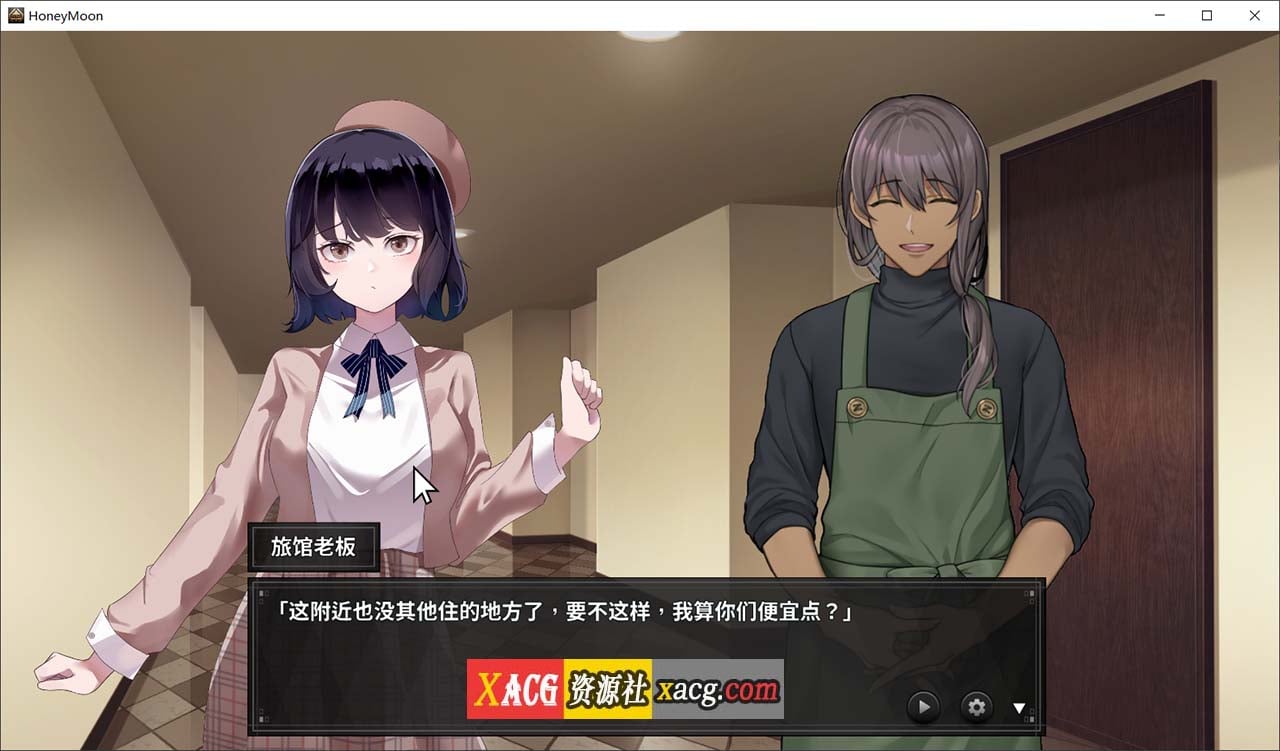
Task: Click the advance triangle to continue dialogue
Action: tap(1019, 707)
